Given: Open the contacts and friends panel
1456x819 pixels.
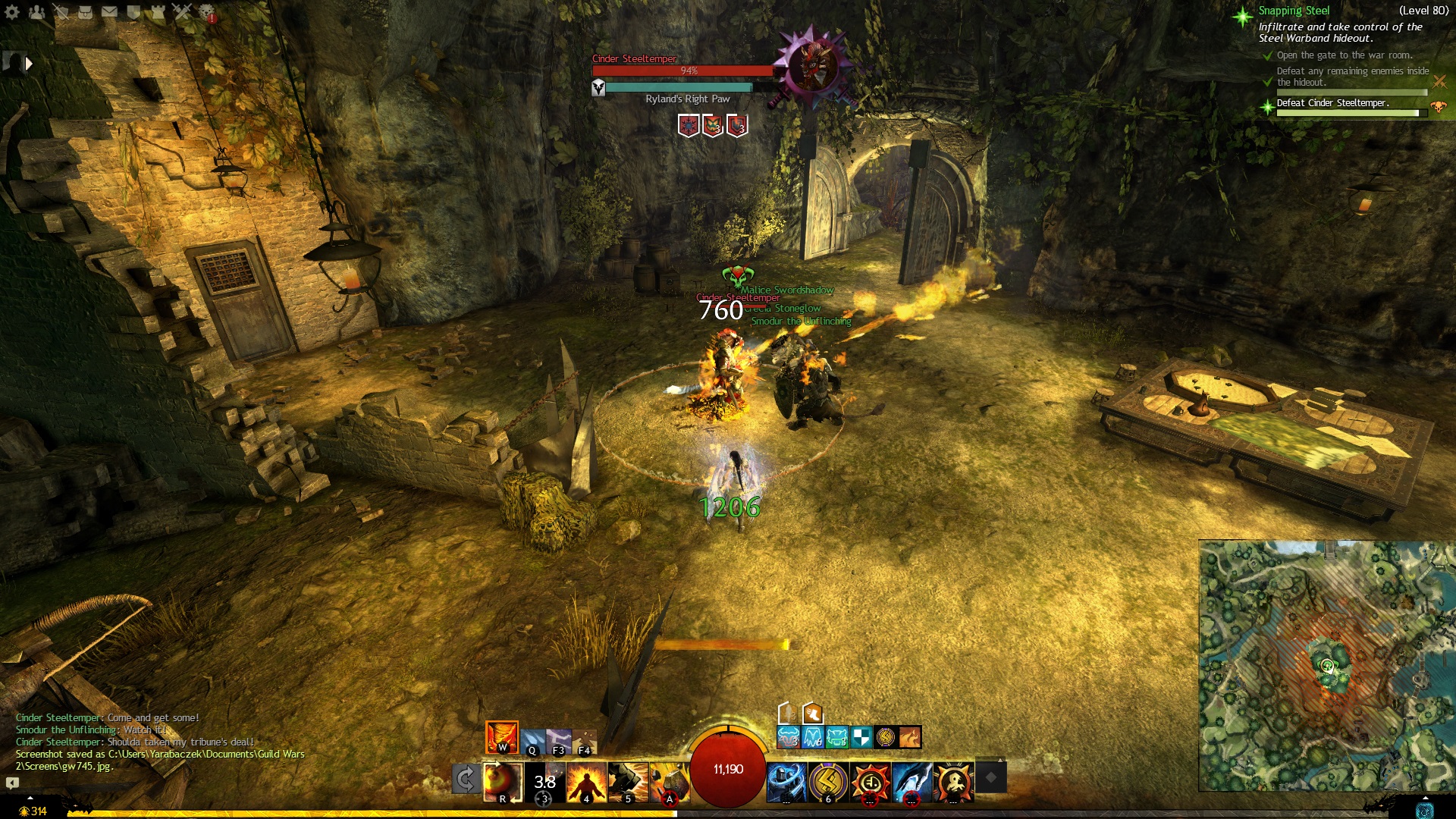Looking at the screenshot, I should pyautogui.click(x=36, y=12).
